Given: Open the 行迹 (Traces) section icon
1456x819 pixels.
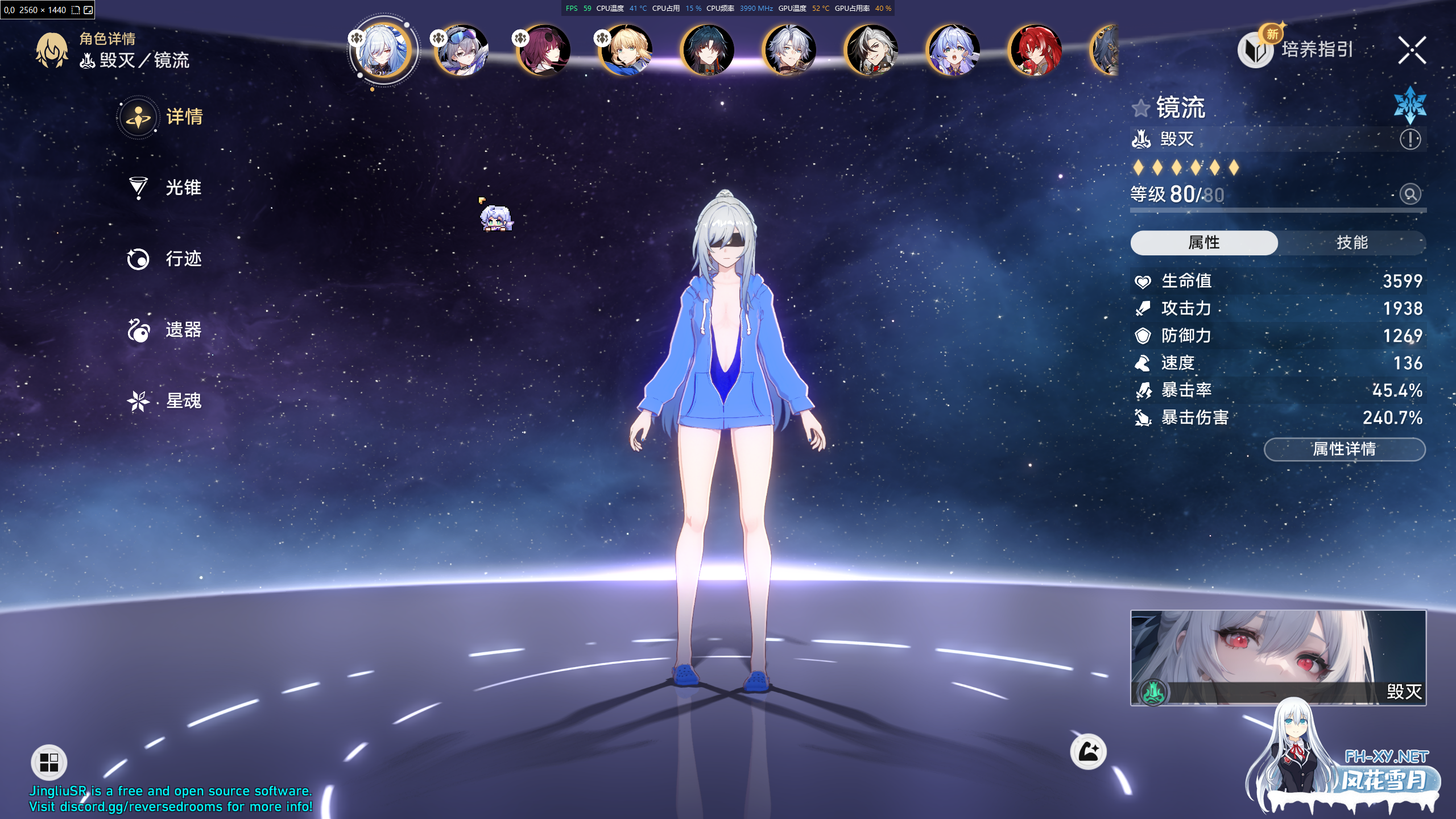Looking at the screenshot, I should click(137, 259).
